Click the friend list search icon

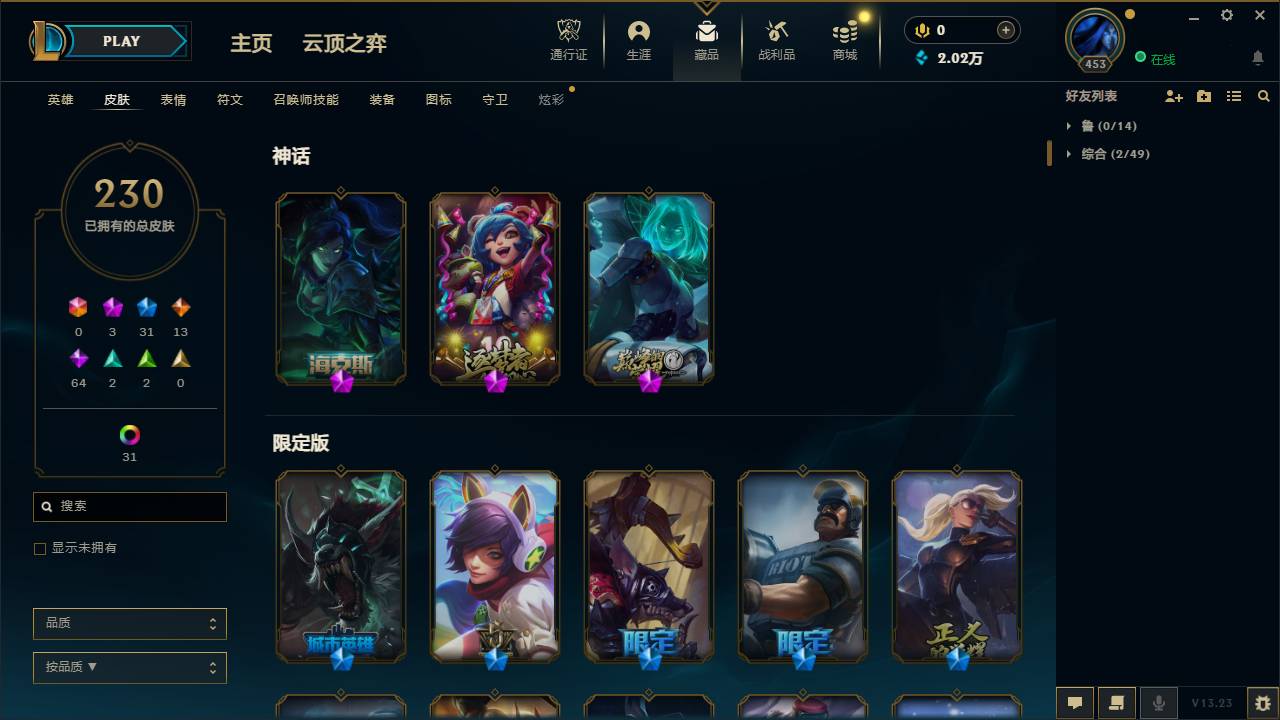pyautogui.click(x=1264, y=96)
